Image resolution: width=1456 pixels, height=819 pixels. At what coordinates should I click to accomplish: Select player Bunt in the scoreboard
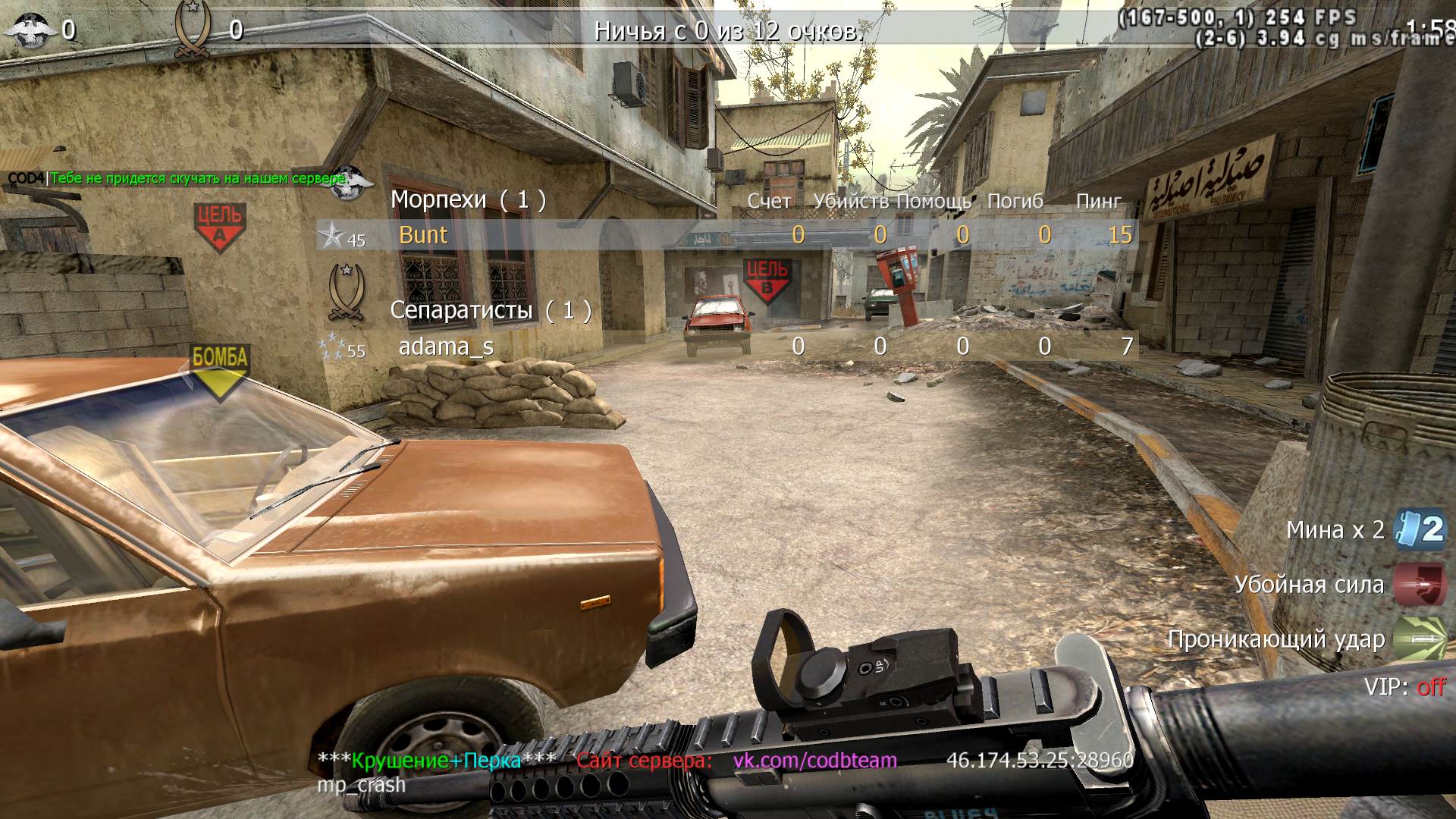(423, 235)
